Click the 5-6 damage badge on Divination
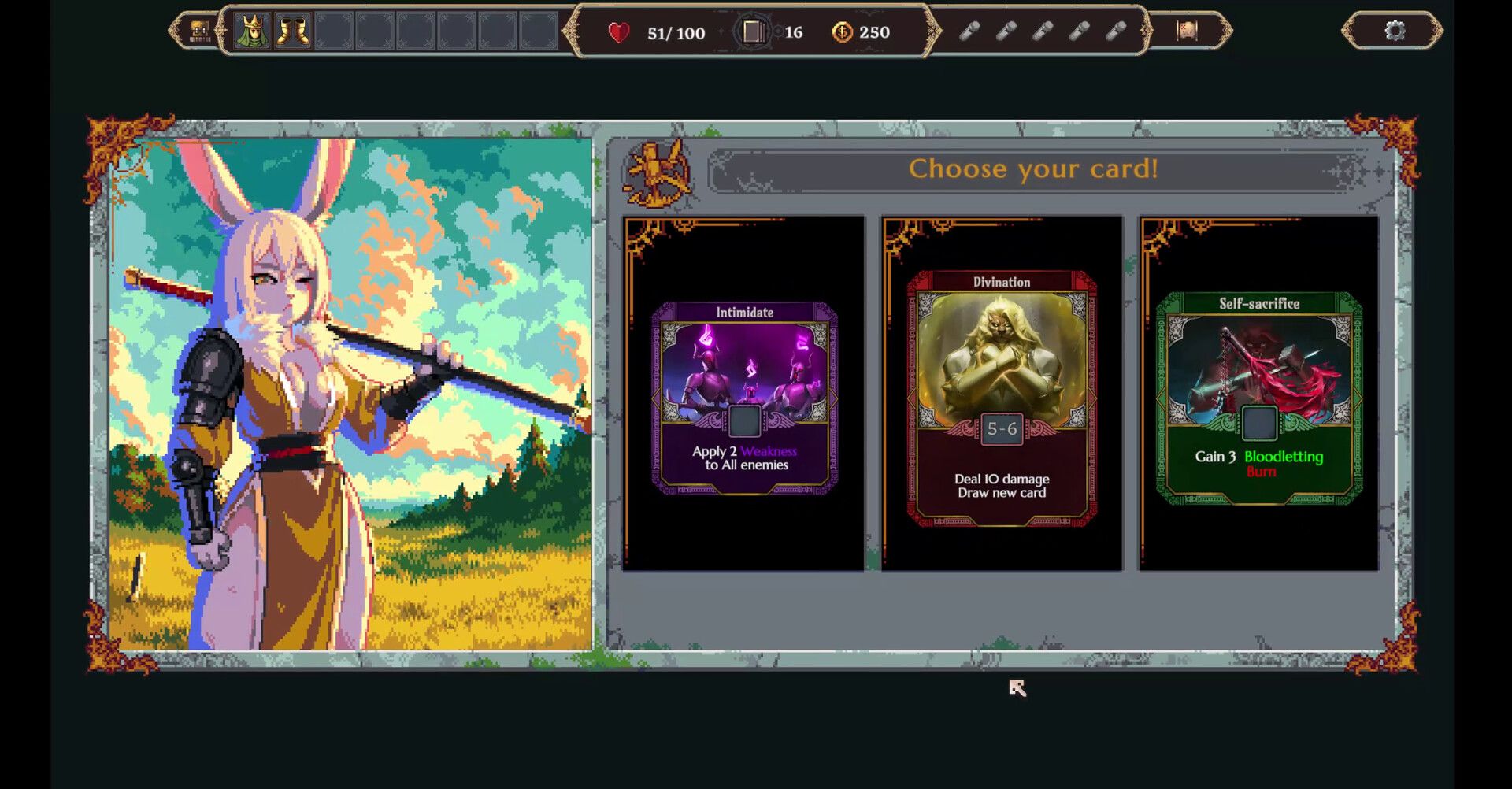Image resolution: width=1512 pixels, height=789 pixels. 1001,429
